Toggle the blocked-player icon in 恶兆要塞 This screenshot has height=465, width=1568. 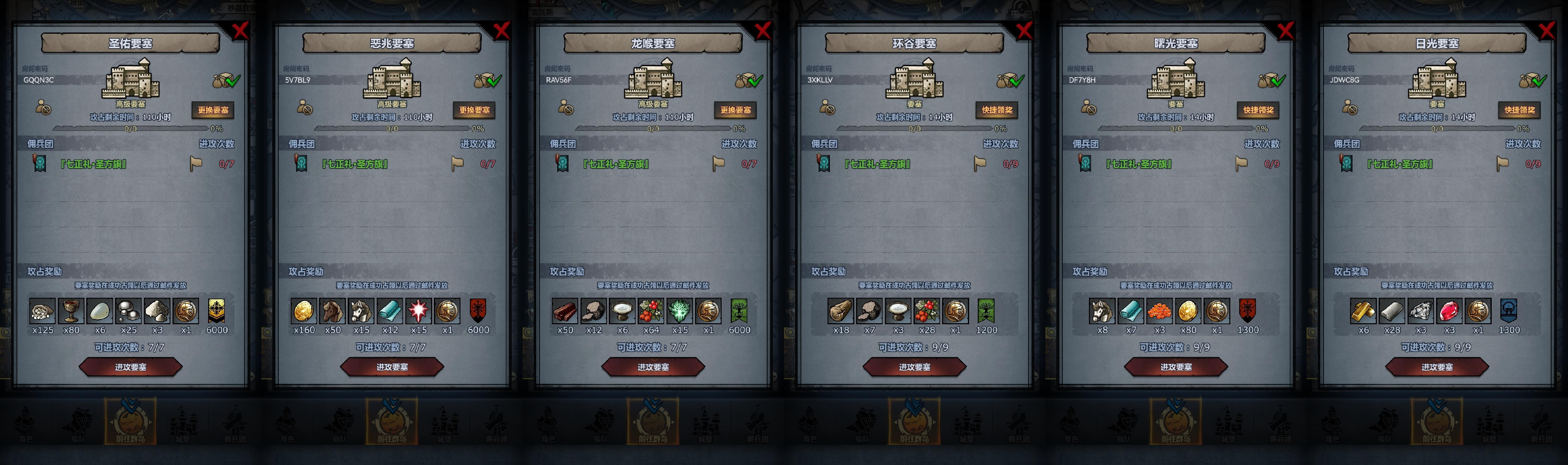tap(304, 108)
